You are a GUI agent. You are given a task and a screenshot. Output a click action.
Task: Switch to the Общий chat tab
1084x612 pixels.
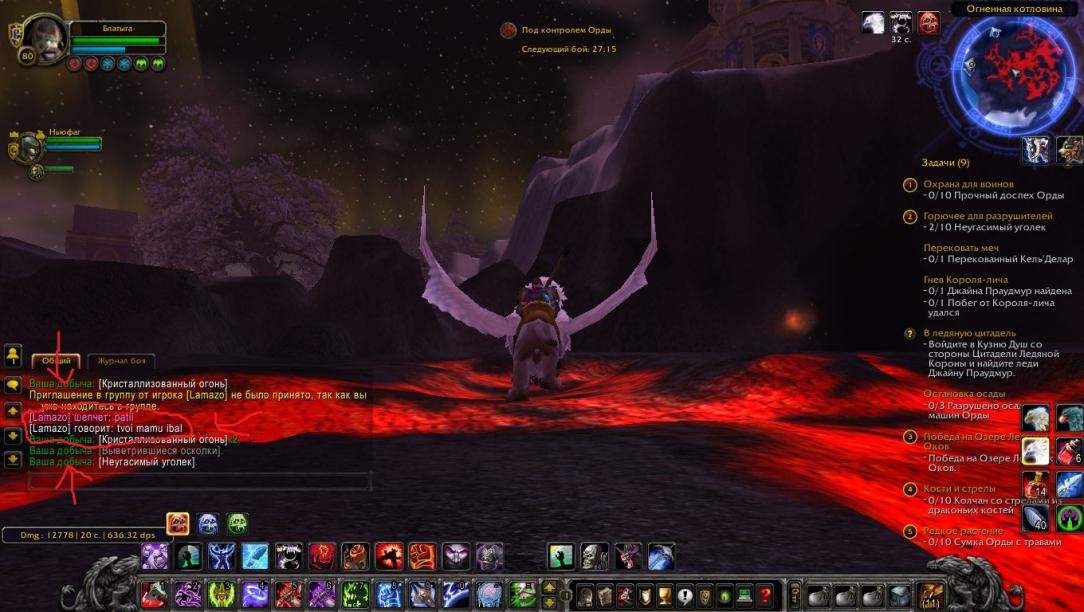pyautogui.click(x=55, y=361)
